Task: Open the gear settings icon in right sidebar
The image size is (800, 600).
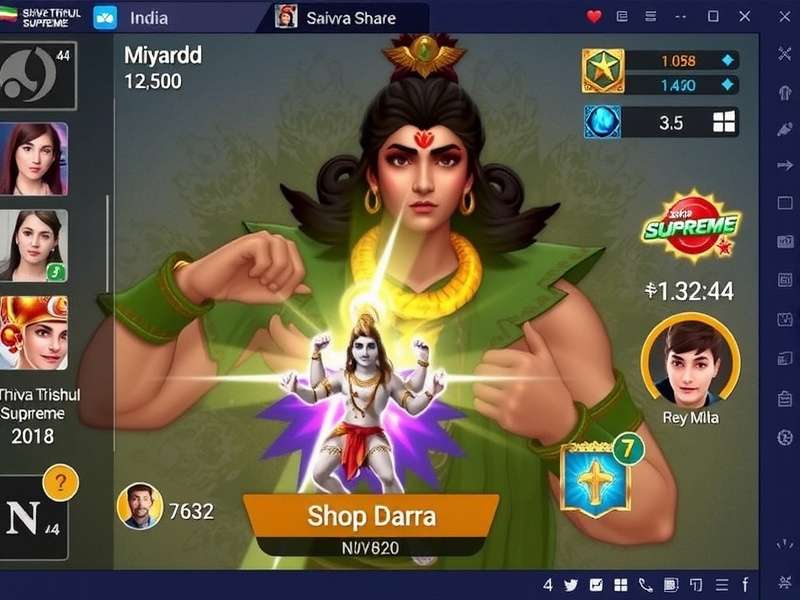Action: [x=784, y=437]
